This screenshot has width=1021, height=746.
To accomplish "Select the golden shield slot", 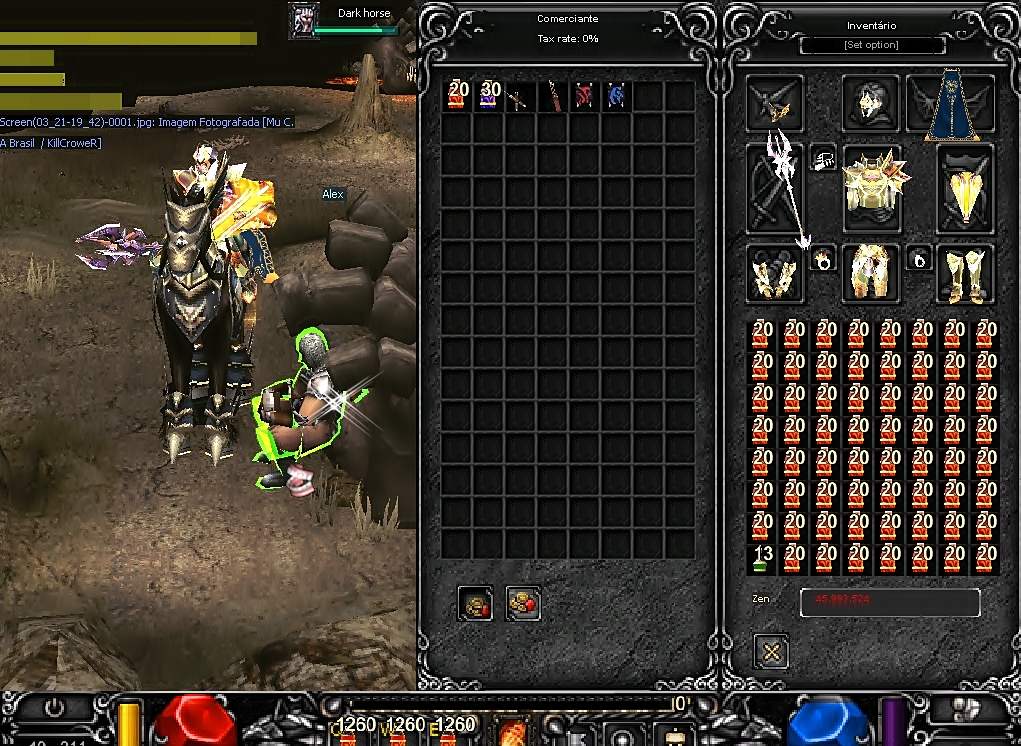I will (965, 188).
